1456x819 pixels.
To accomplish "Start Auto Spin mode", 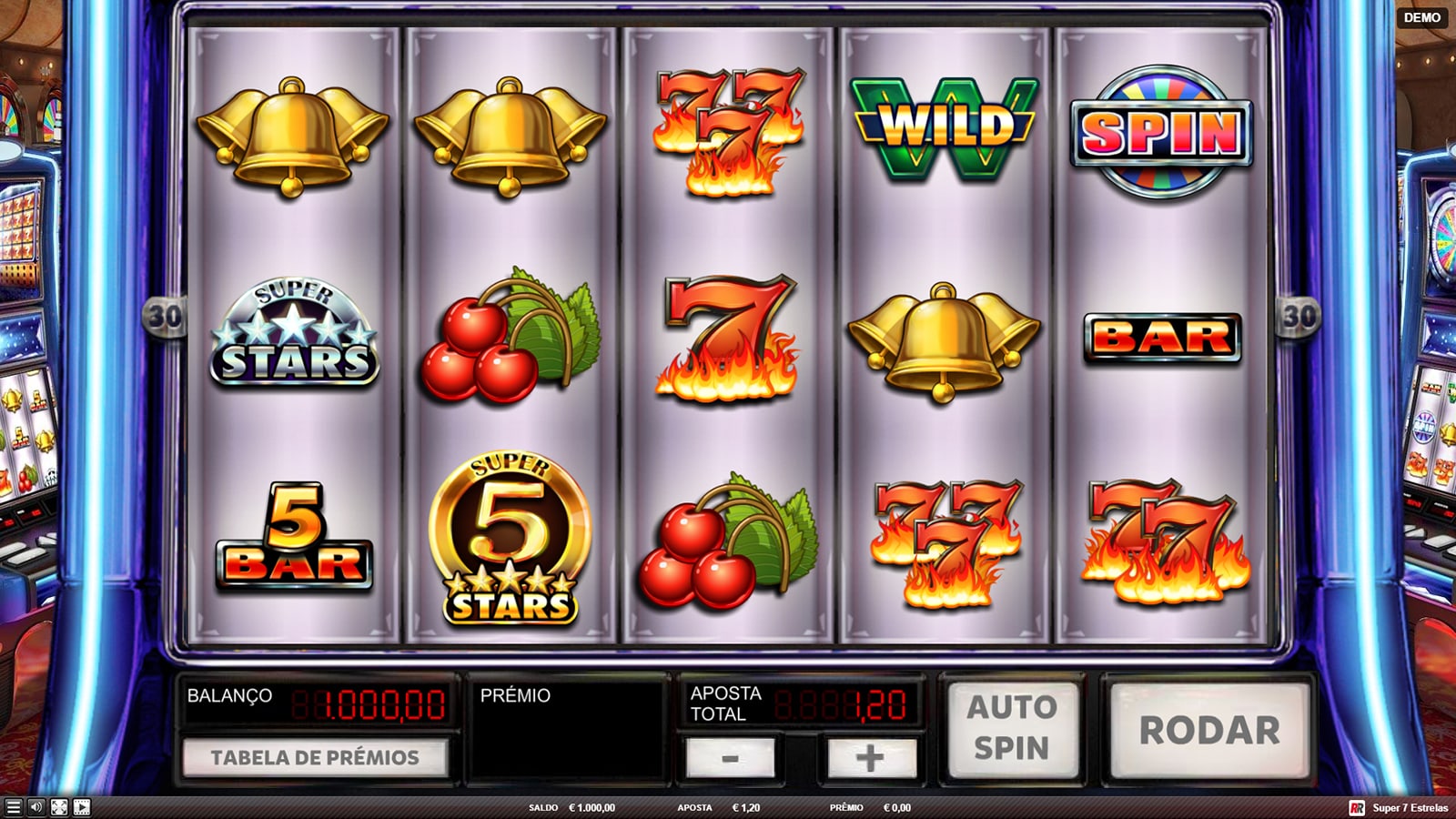I will 1012,728.
